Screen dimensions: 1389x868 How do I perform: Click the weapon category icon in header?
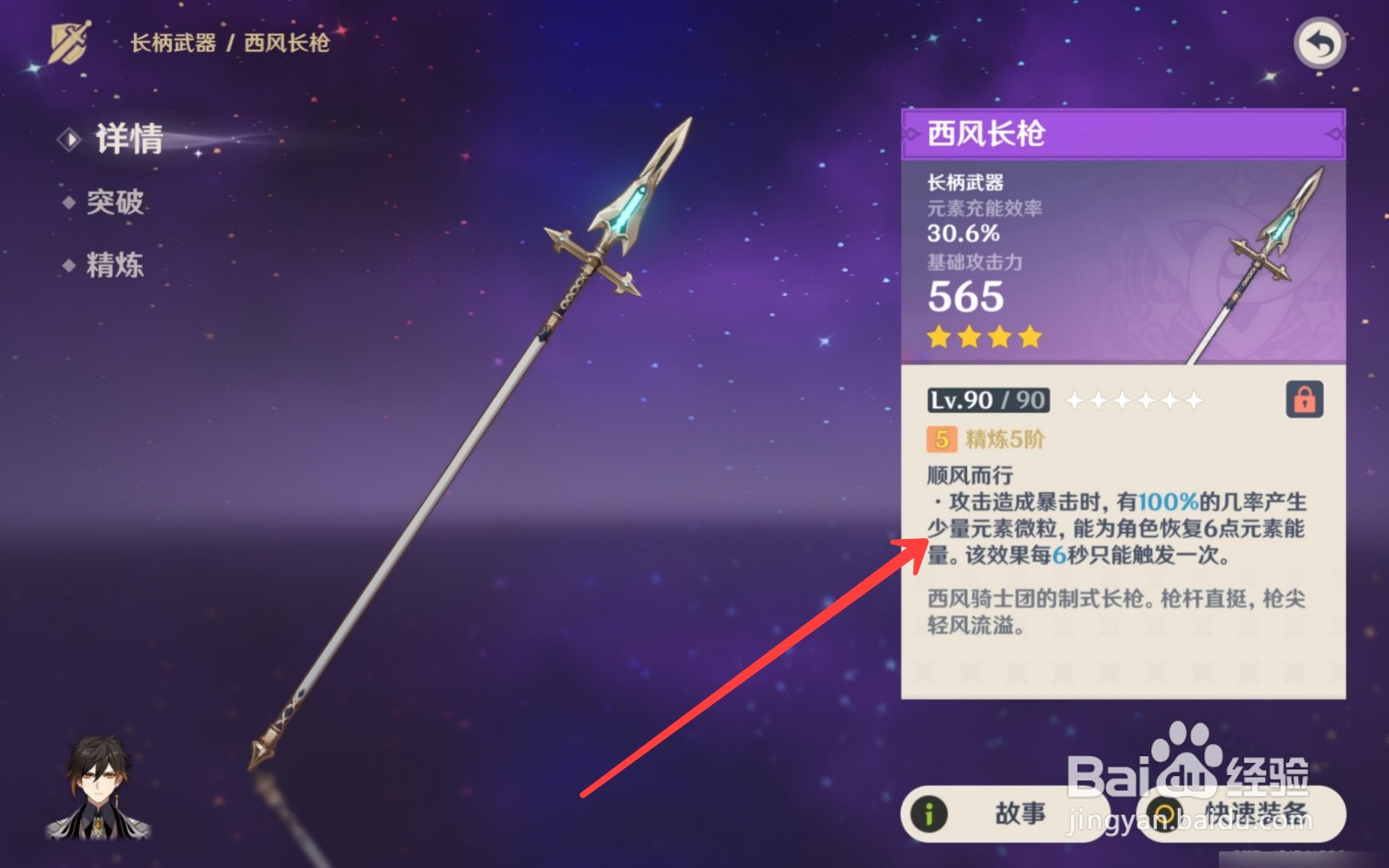point(69,43)
